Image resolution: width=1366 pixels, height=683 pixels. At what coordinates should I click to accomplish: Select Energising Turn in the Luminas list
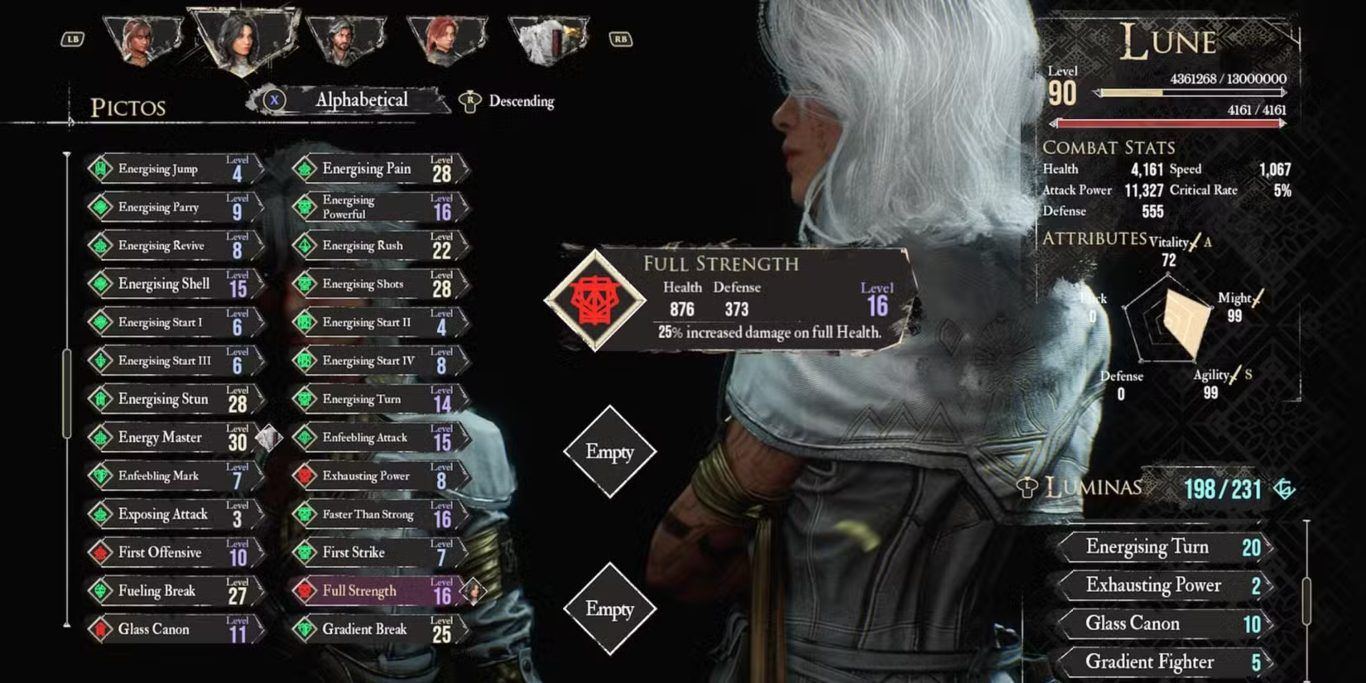[x=1162, y=548]
